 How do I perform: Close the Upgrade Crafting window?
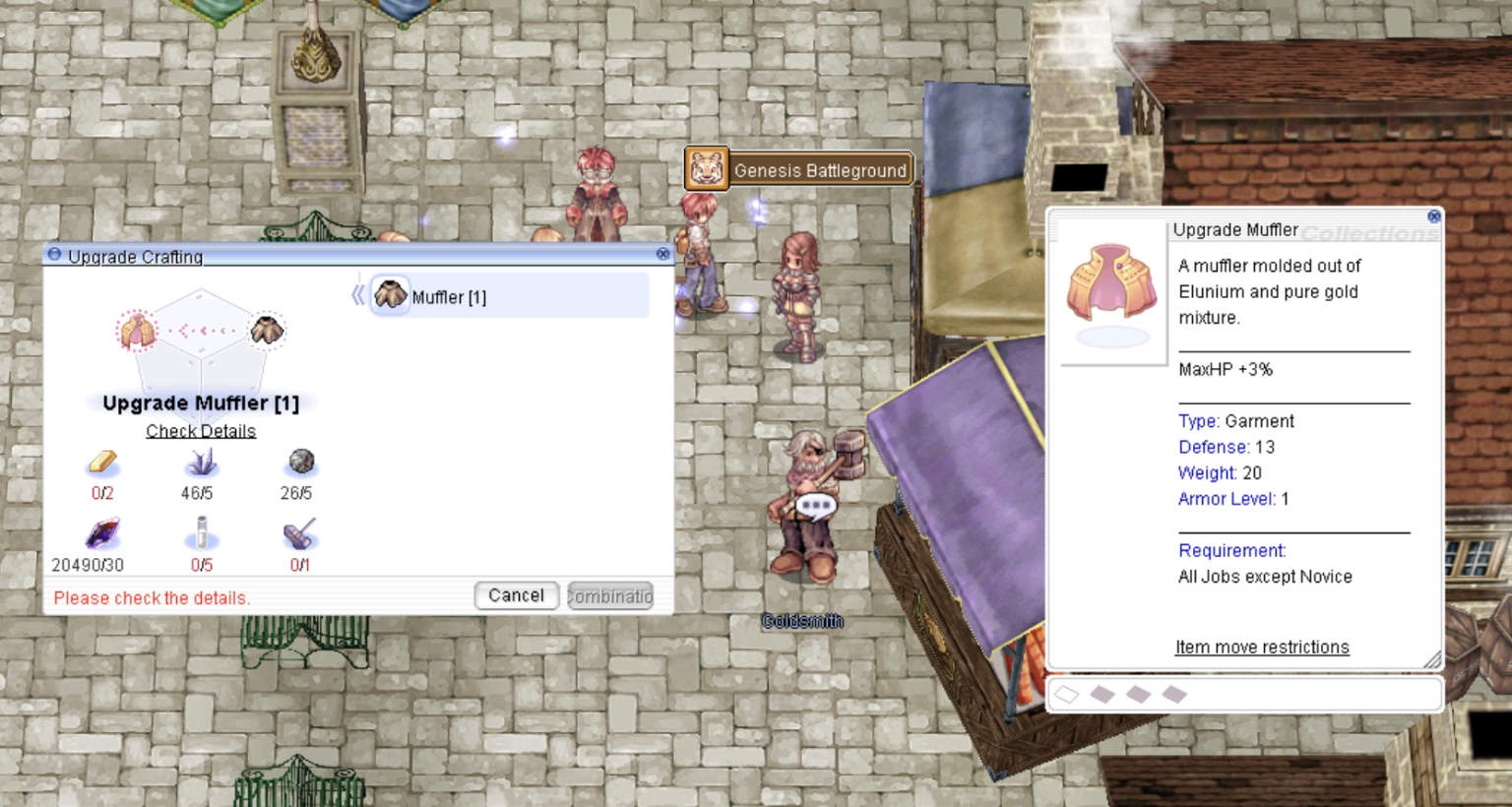pyautogui.click(x=662, y=254)
